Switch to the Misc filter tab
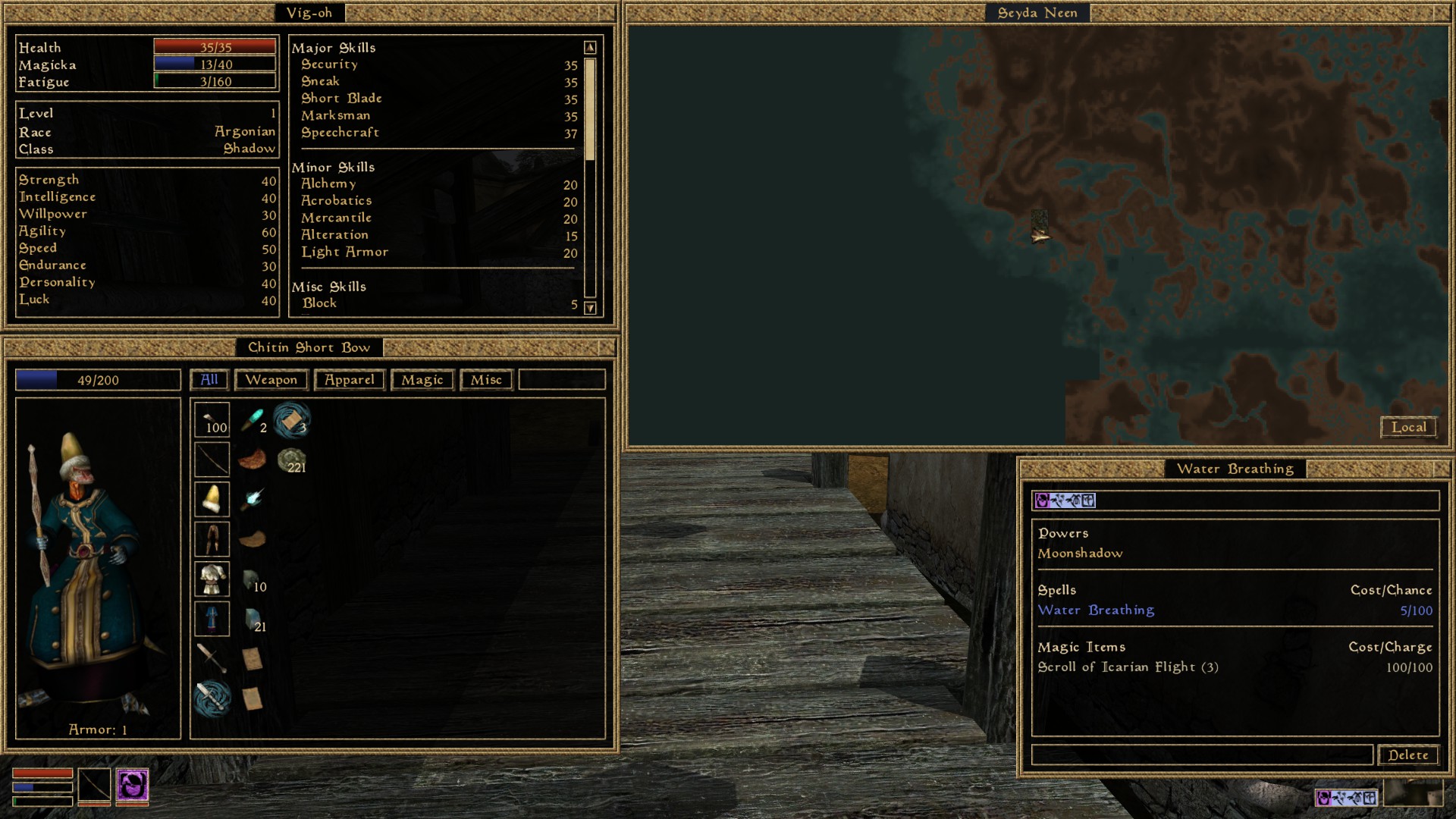The width and height of the screenshot is (1456, 819). coord(486,379)
